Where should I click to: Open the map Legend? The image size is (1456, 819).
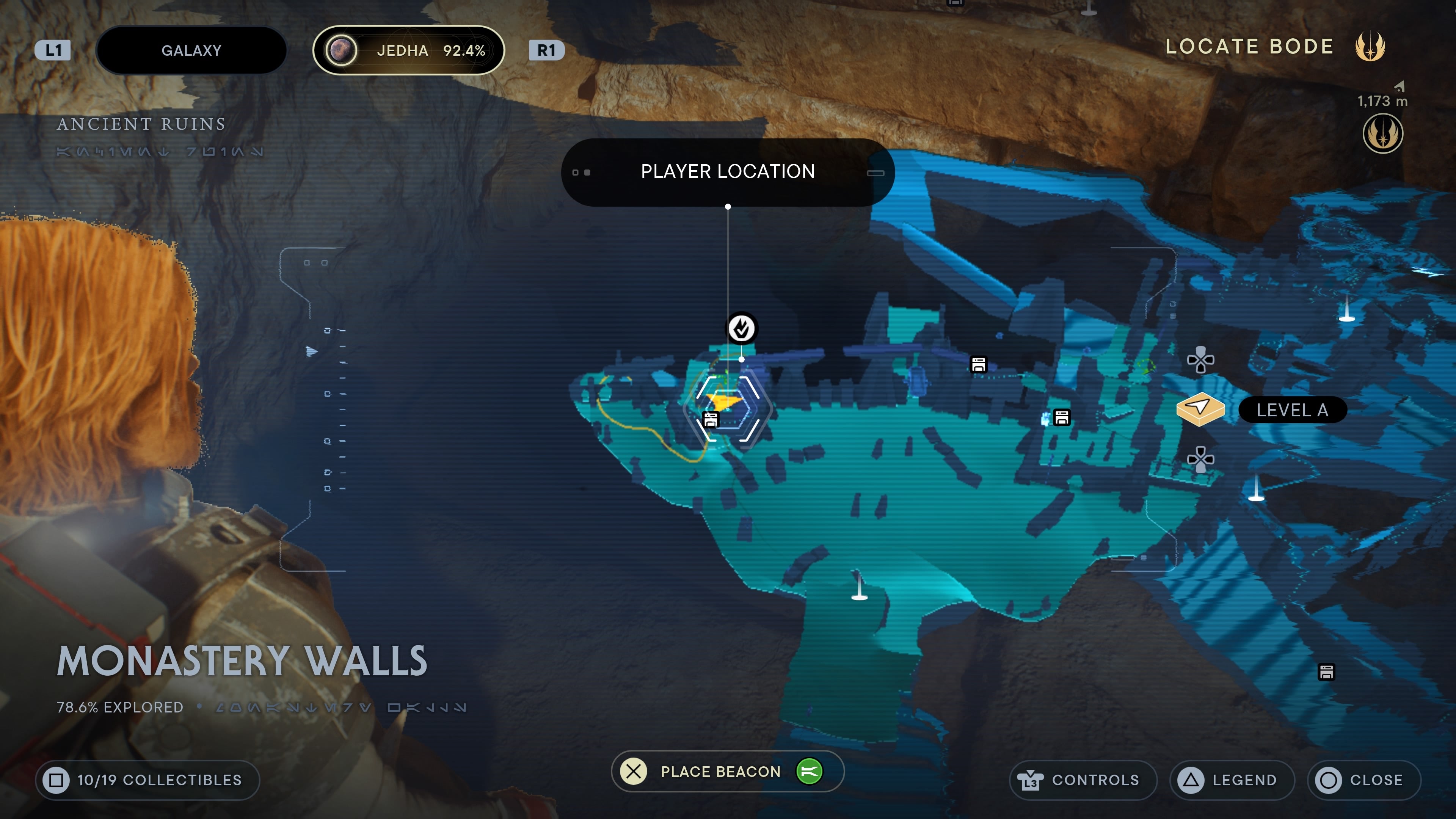tap(1232, 780)
